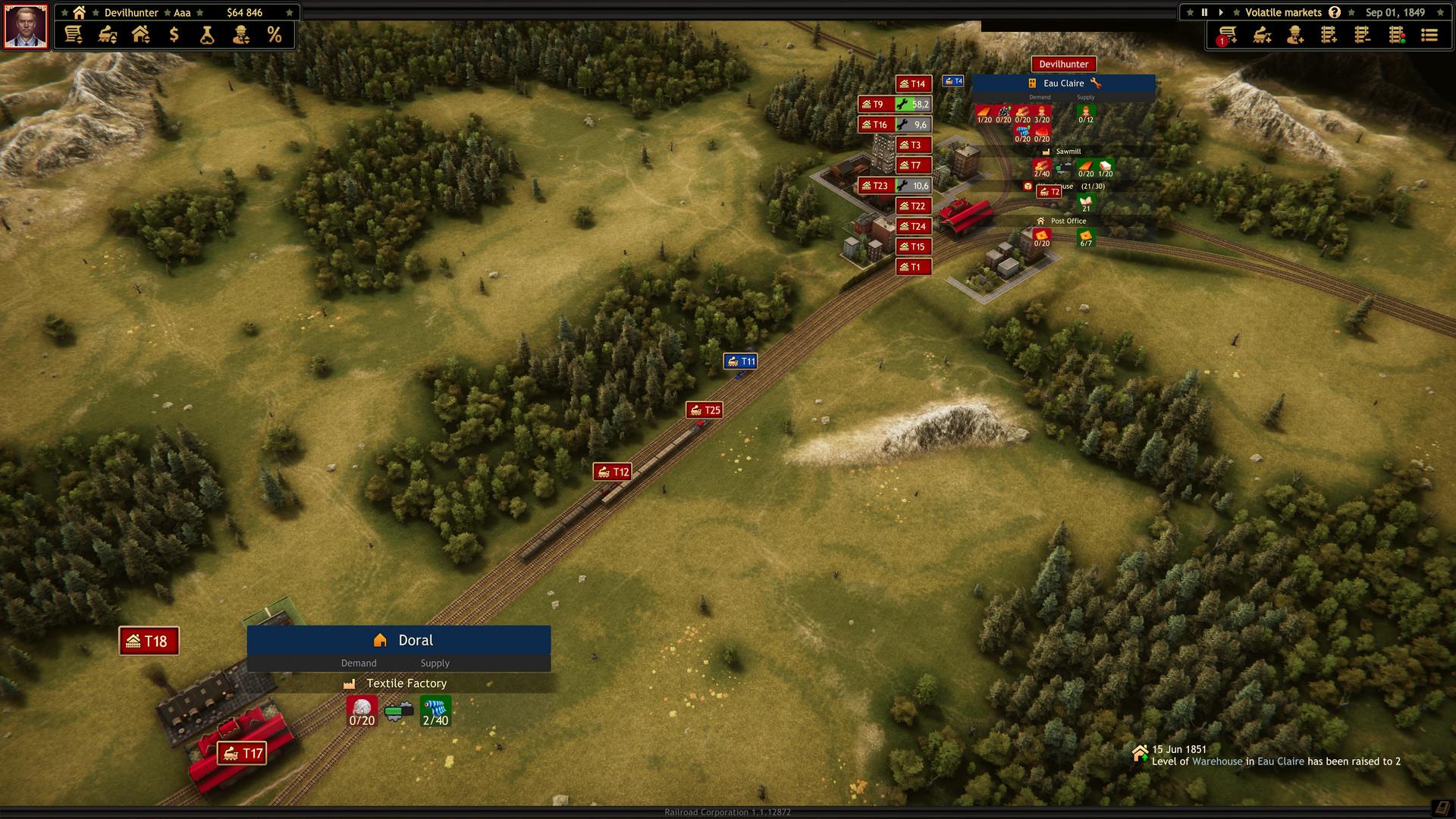Pause the game with the pause button
The image size is (1456, 819).
[x=1203, y=12]
